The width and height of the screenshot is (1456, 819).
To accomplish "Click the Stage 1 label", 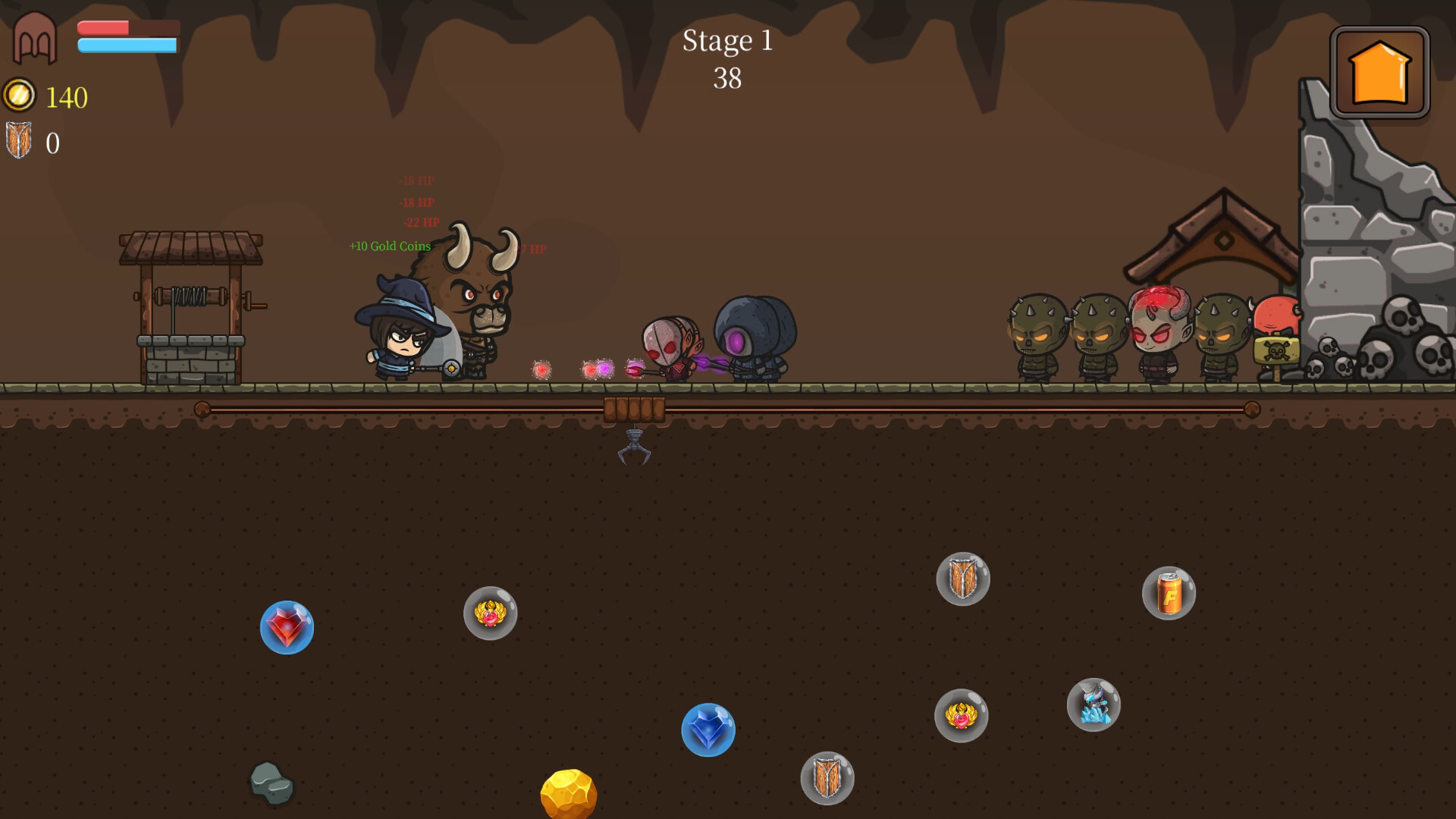I will click(x=728, y=42).
